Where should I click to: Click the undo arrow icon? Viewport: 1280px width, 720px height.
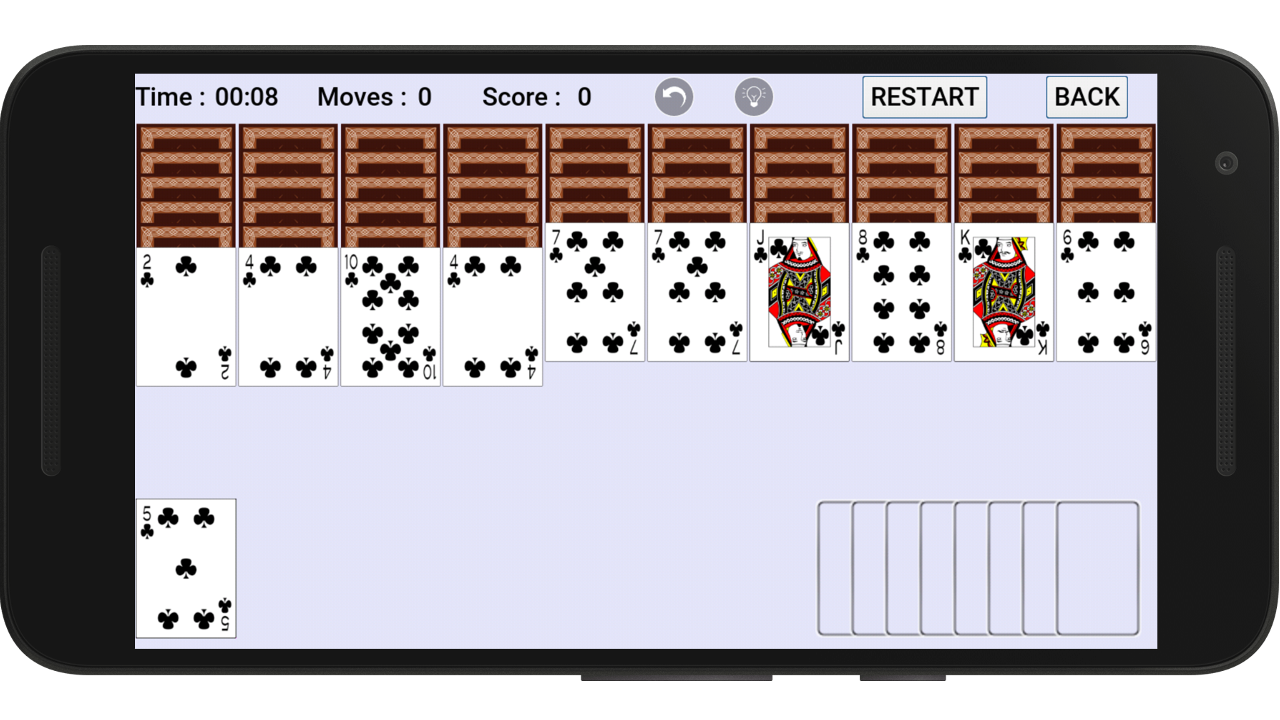[x=673, y=97]
